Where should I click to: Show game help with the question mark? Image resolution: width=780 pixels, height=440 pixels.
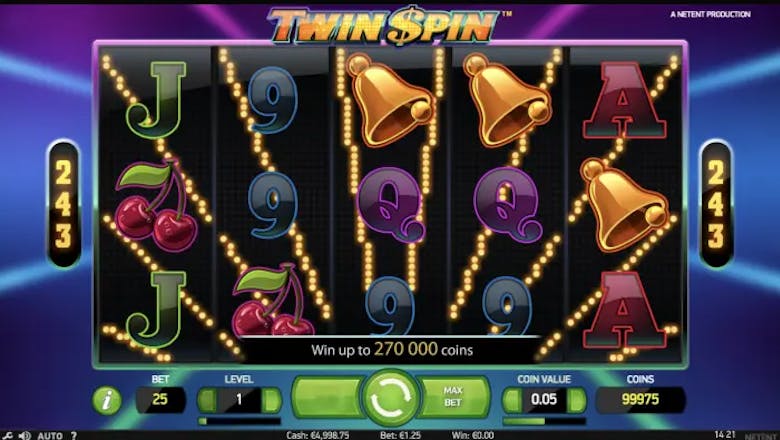pyautogui.click(x=74, y=436)
